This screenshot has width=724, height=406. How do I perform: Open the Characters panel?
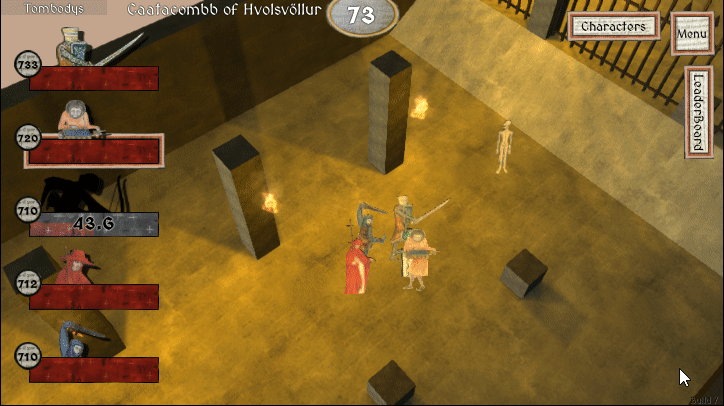615,26
